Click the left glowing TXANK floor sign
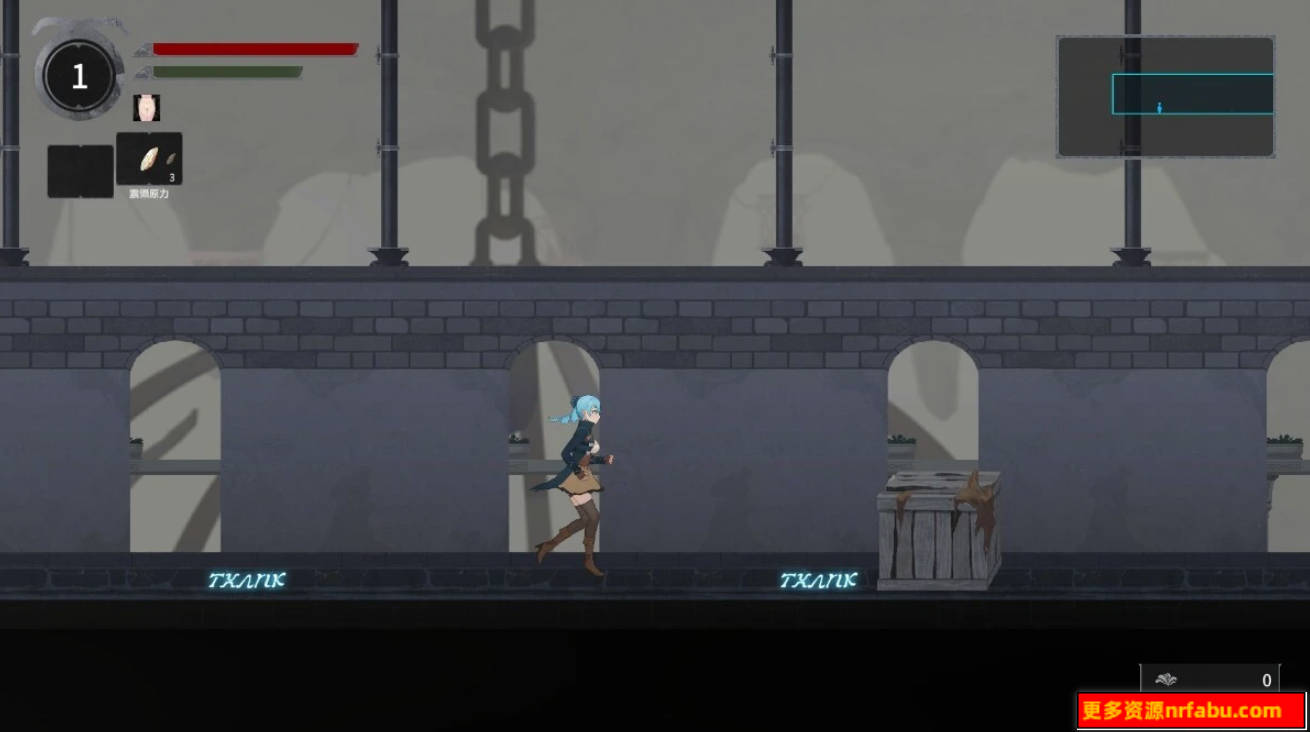 248,577
